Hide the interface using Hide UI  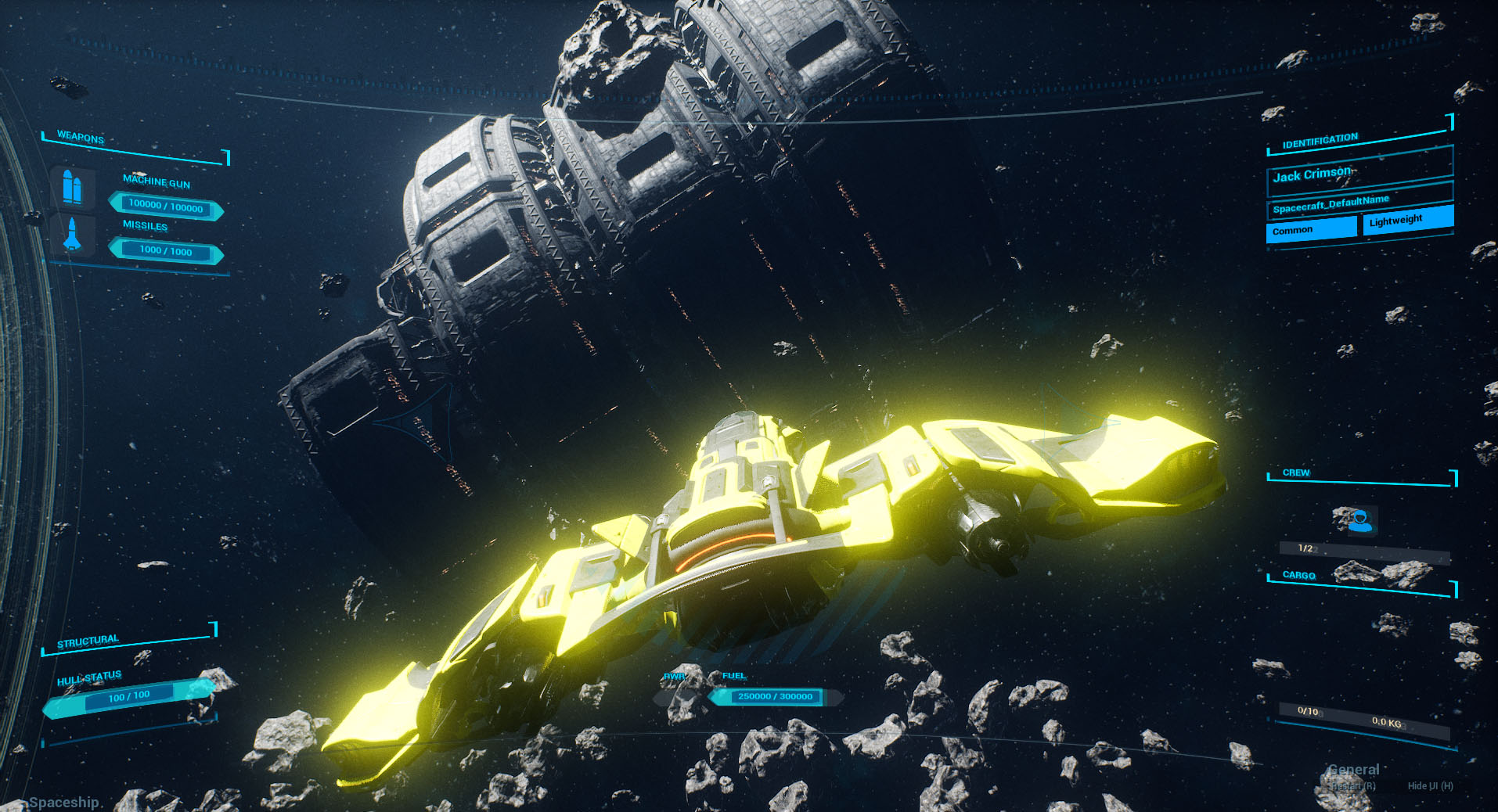coord(1430,785)
